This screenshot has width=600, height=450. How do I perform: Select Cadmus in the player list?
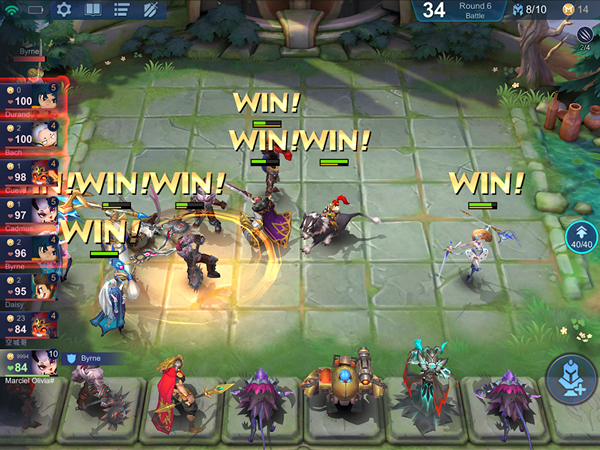(33, 210)
